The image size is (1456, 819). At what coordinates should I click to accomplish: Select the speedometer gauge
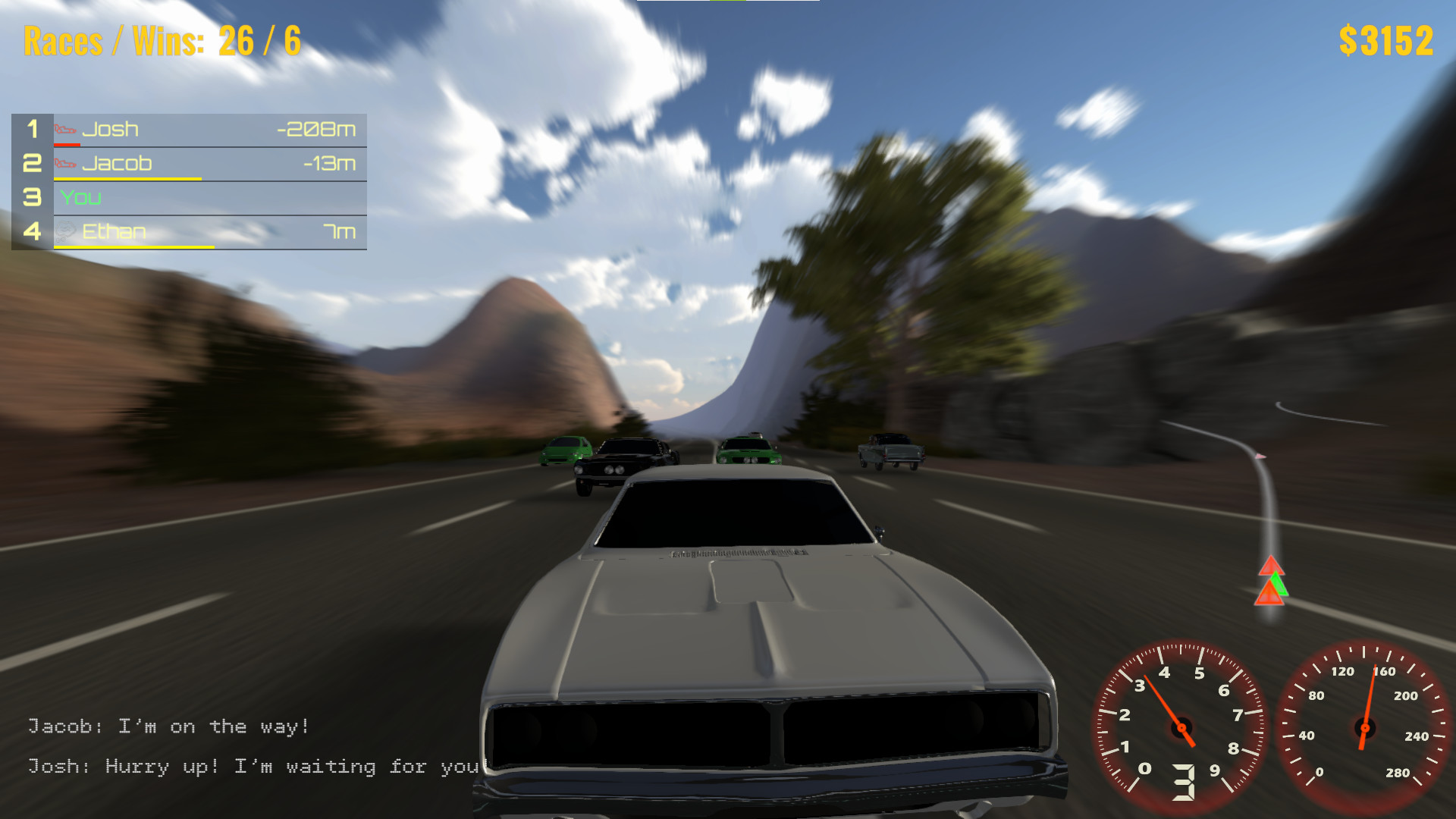[x=1365, y=728]
